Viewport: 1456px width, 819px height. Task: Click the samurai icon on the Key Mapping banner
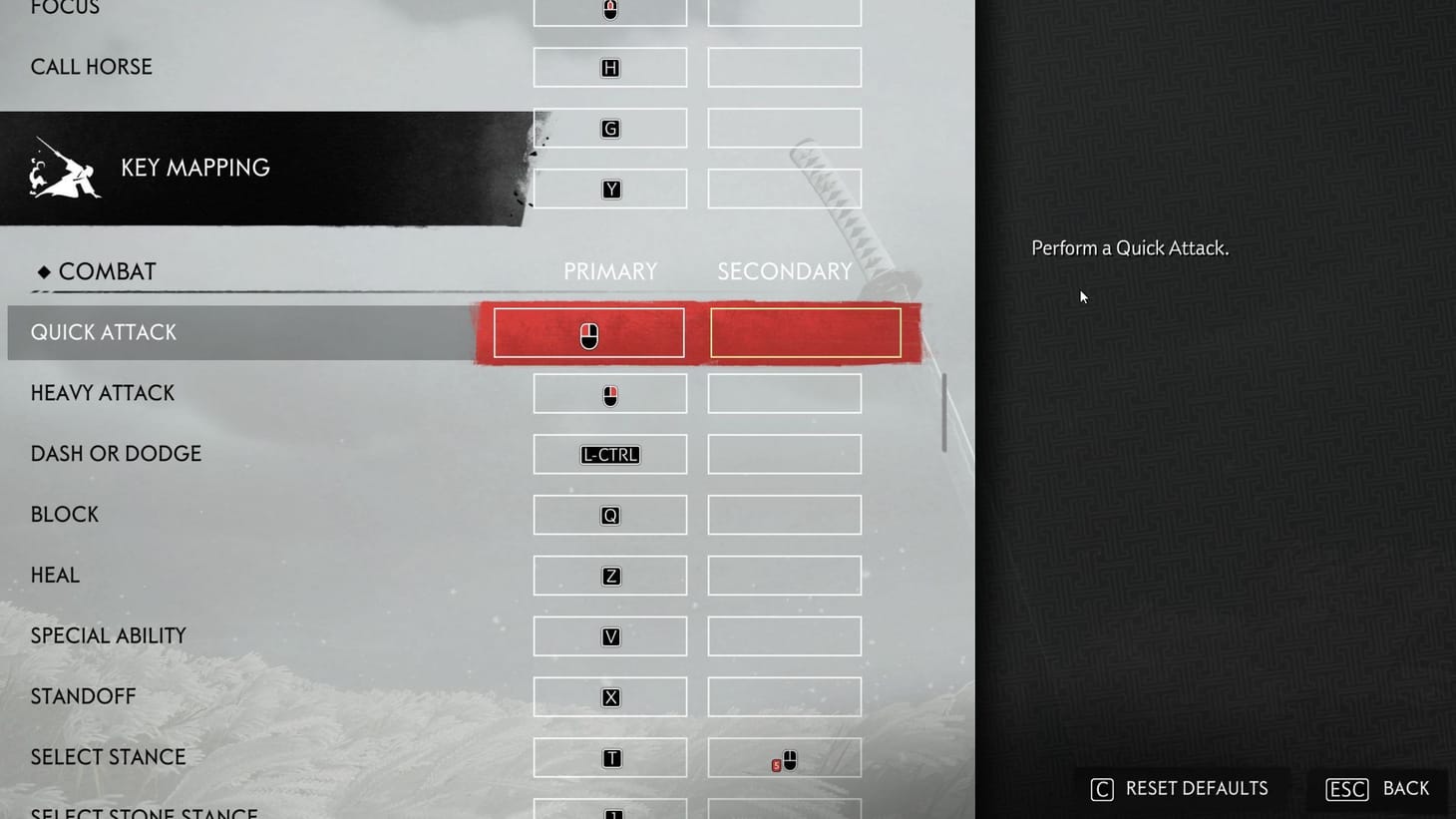(x=62, y=168)
